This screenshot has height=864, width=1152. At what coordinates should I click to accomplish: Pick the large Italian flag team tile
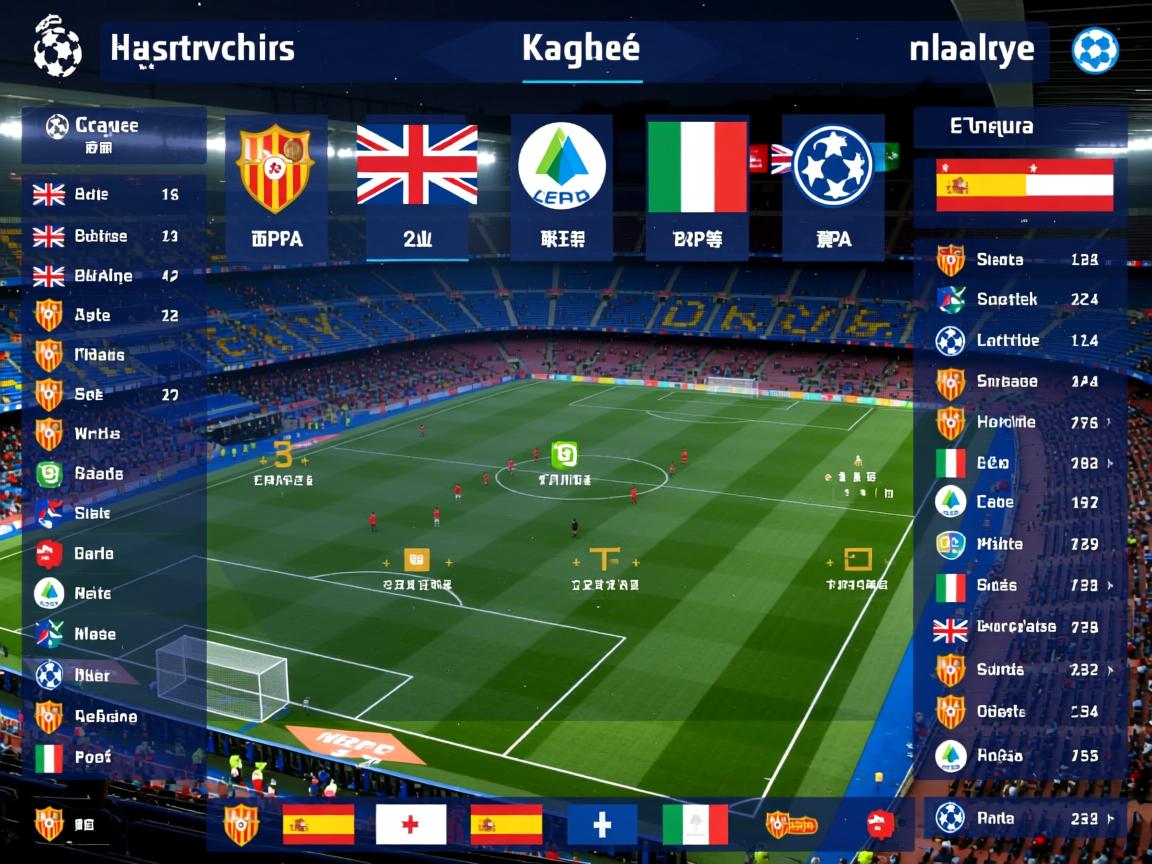pyautogui.click(x=697, y=186)
